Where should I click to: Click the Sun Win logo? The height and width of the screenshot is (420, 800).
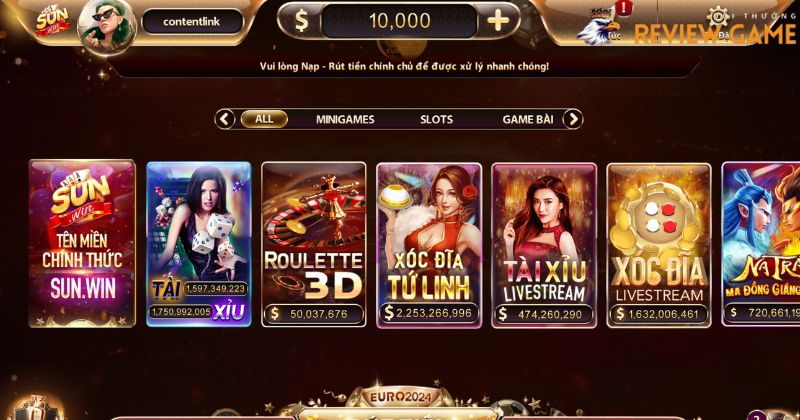tap(50, 22)
